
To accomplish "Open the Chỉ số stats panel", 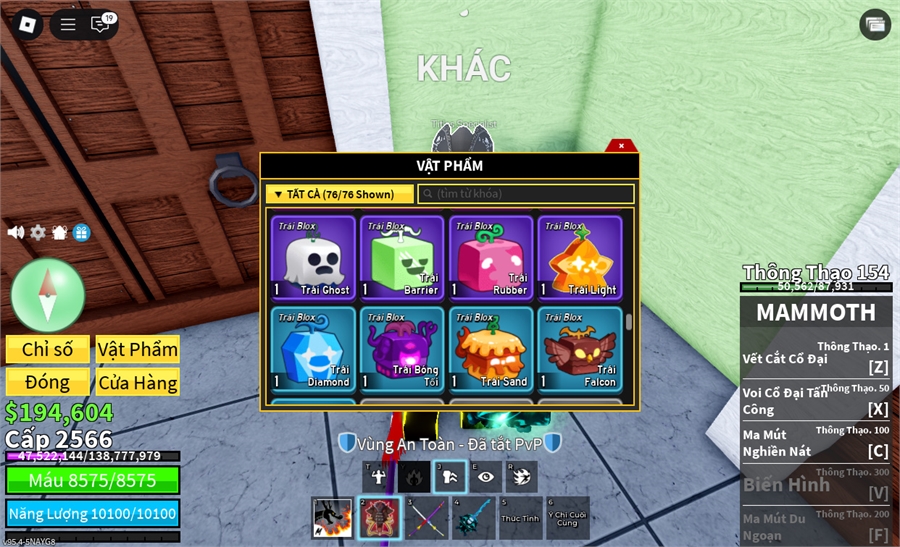I will [x=48, y=349].
